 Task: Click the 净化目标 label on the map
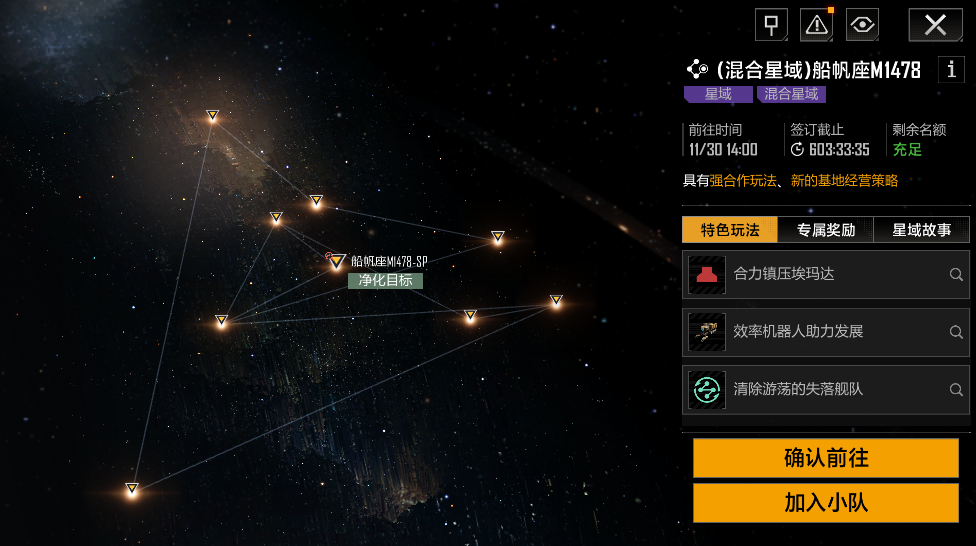[x=385, y=281]
